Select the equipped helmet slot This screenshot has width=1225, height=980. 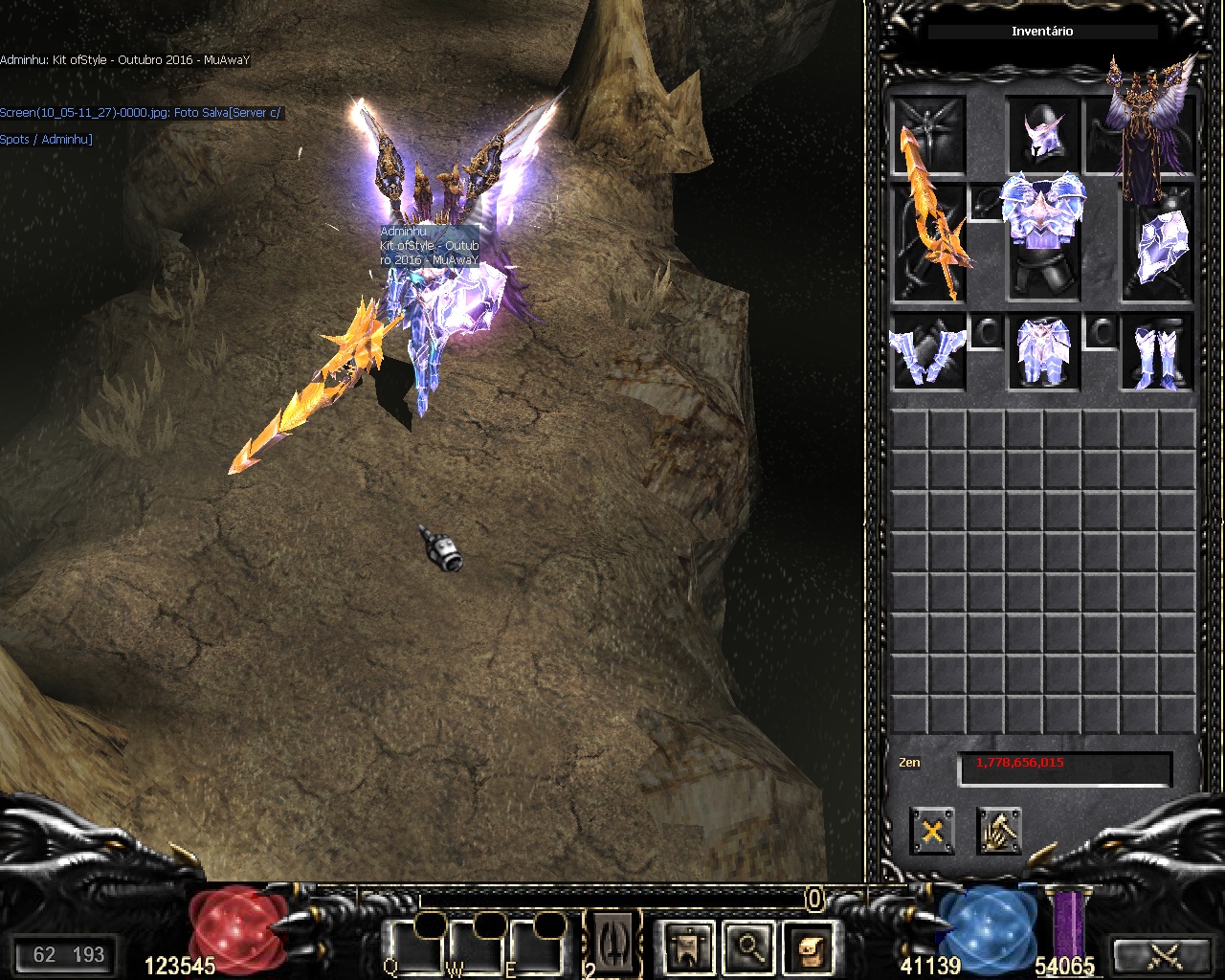(1043, 135)
